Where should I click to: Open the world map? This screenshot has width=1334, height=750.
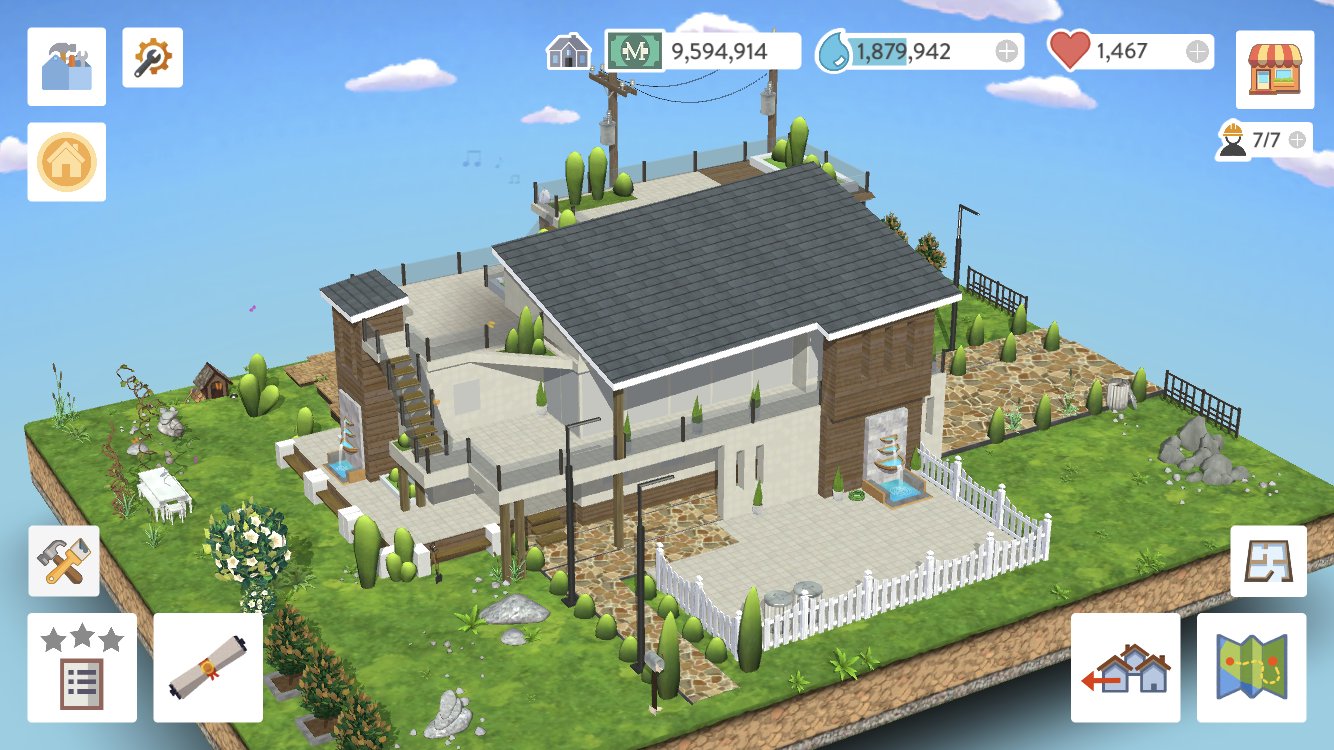1252,663
